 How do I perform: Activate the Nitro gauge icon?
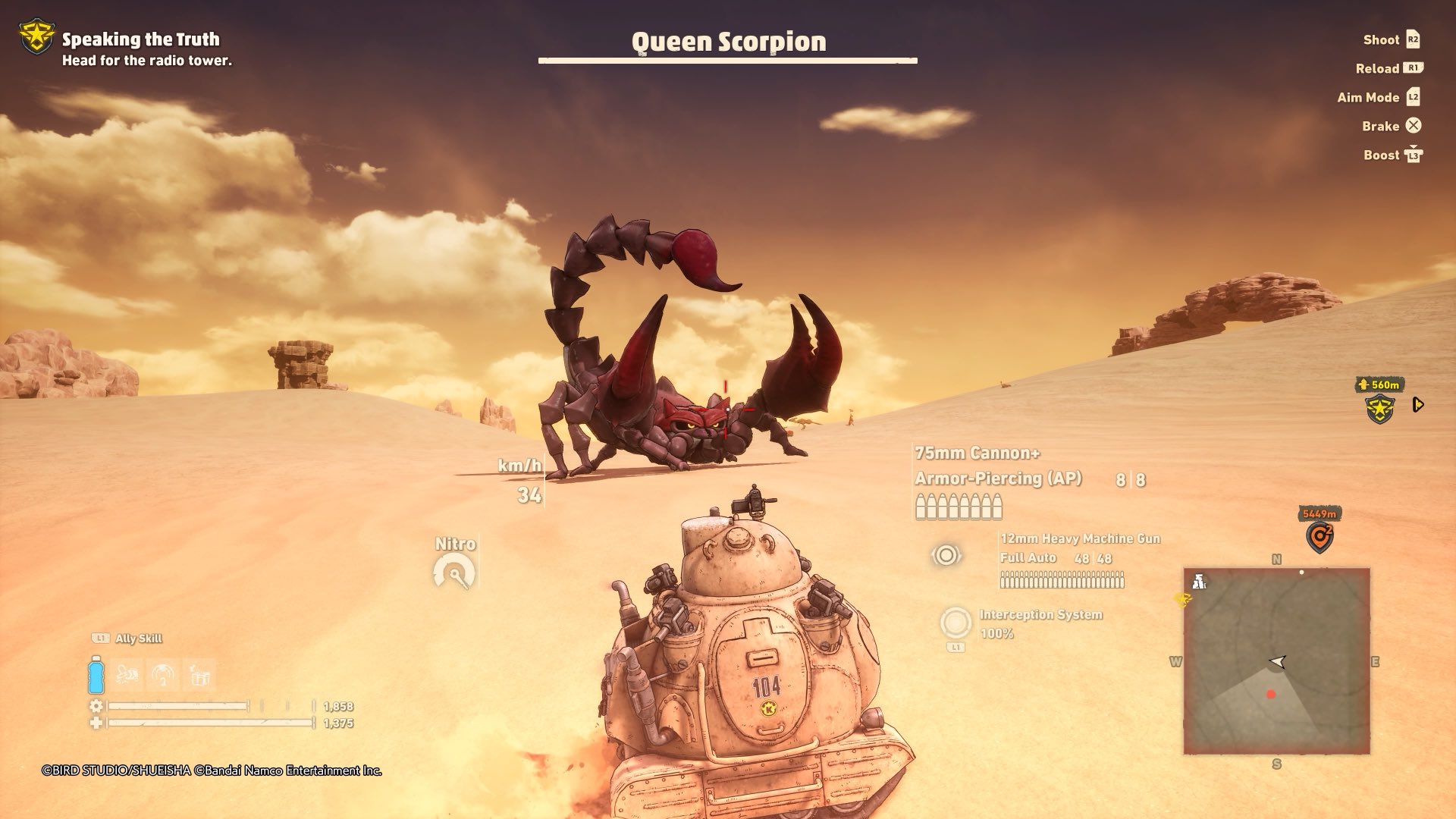coord(454,573)
